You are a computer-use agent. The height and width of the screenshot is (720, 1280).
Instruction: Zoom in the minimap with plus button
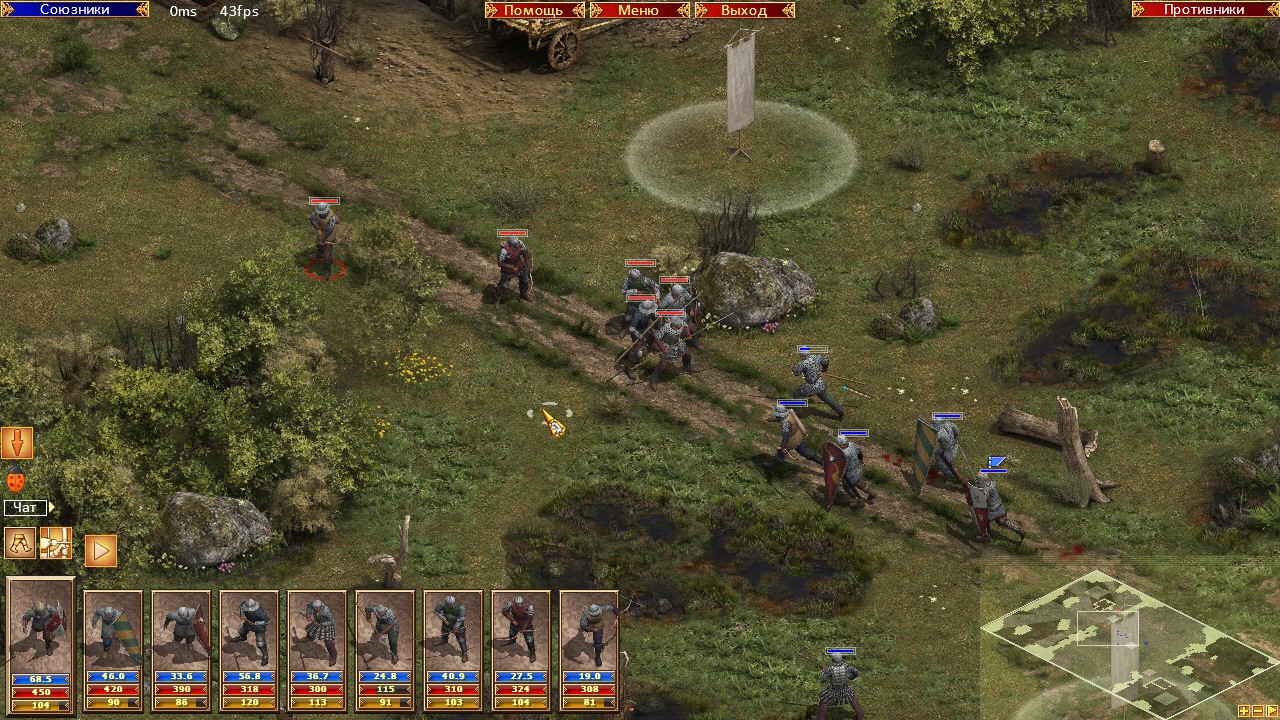pyautogui.click(x=1243, y=711)
